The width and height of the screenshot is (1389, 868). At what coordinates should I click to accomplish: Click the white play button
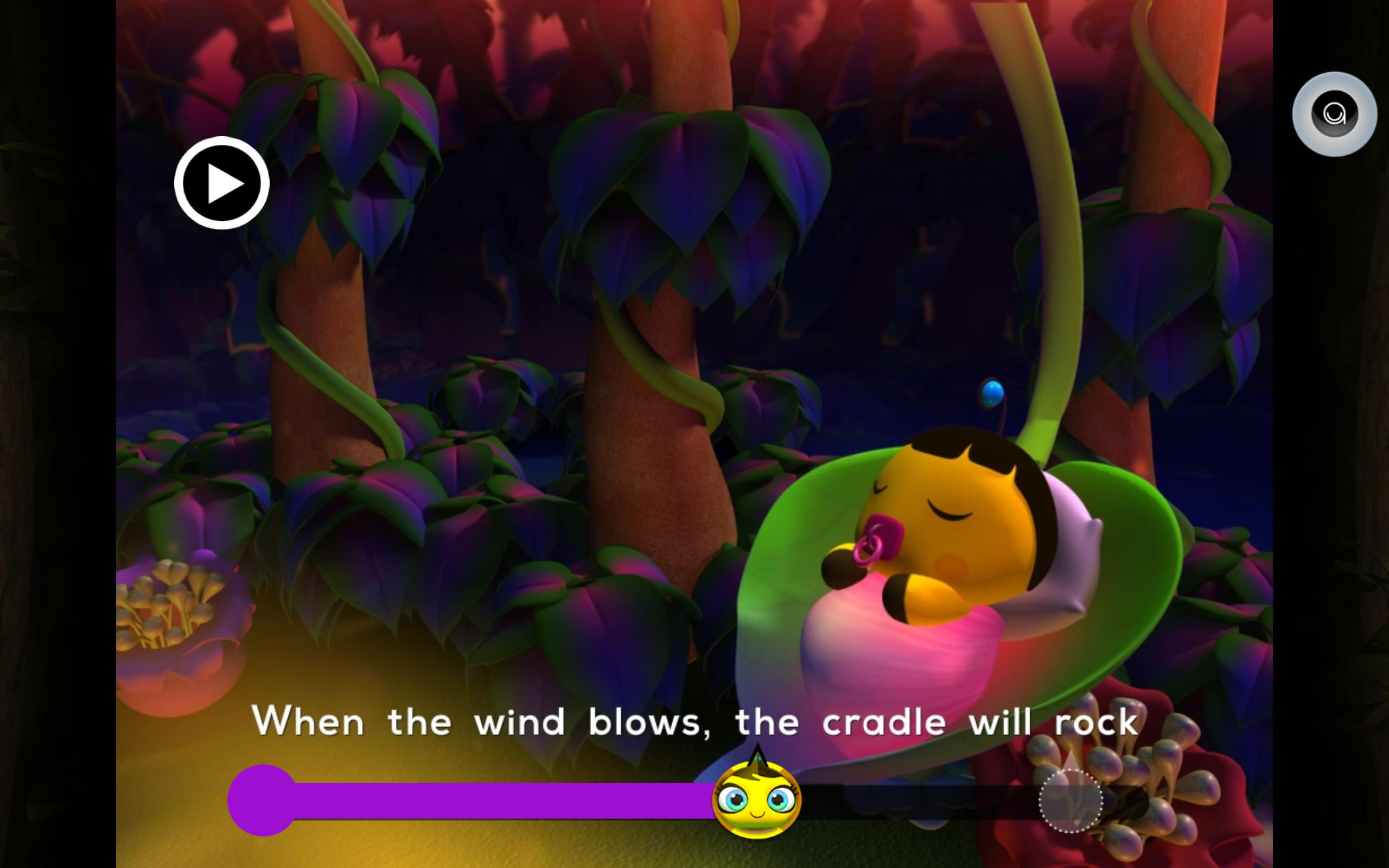pyautogui.click(x=221, y=183)
